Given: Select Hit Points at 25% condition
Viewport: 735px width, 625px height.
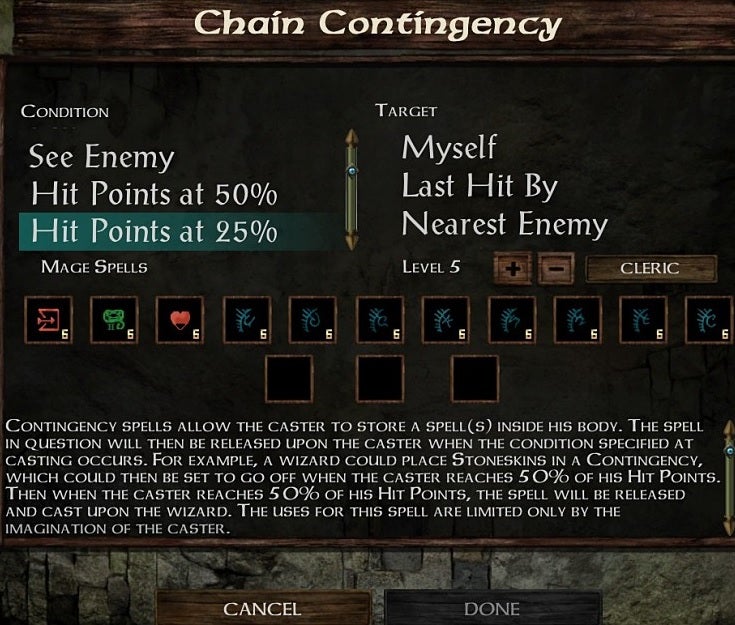Looking at the screenshot, I should [x=154, y=231].
